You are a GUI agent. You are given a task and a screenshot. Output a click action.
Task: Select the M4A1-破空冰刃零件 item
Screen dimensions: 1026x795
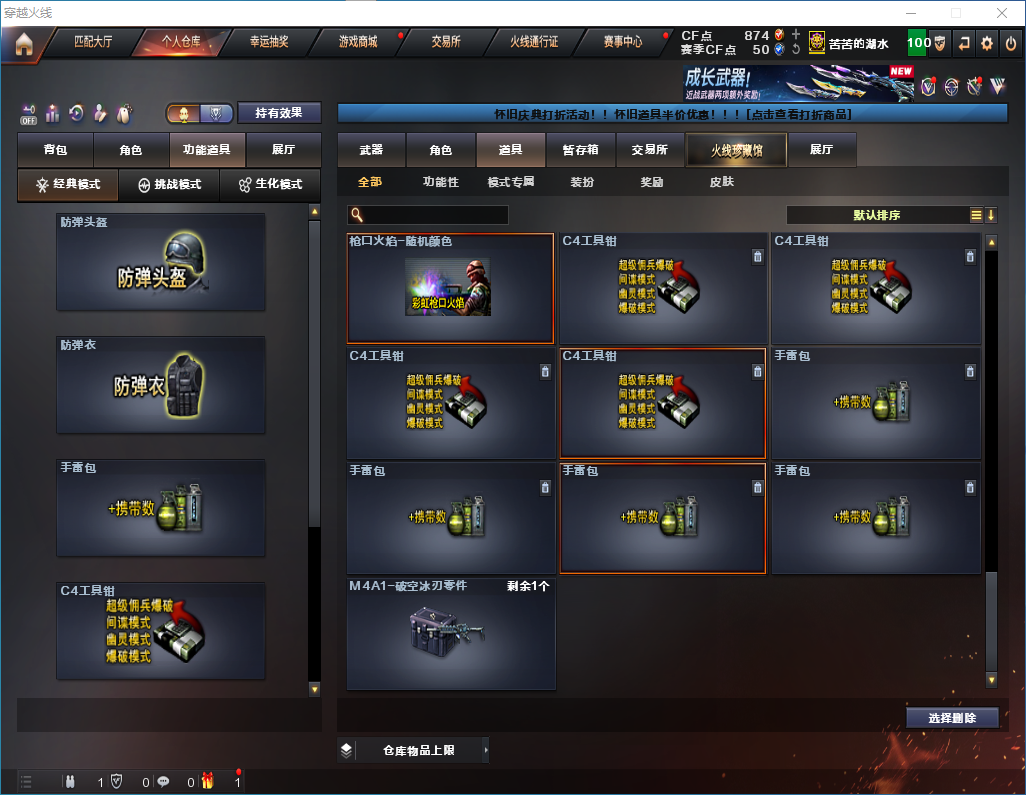[450, 633]
